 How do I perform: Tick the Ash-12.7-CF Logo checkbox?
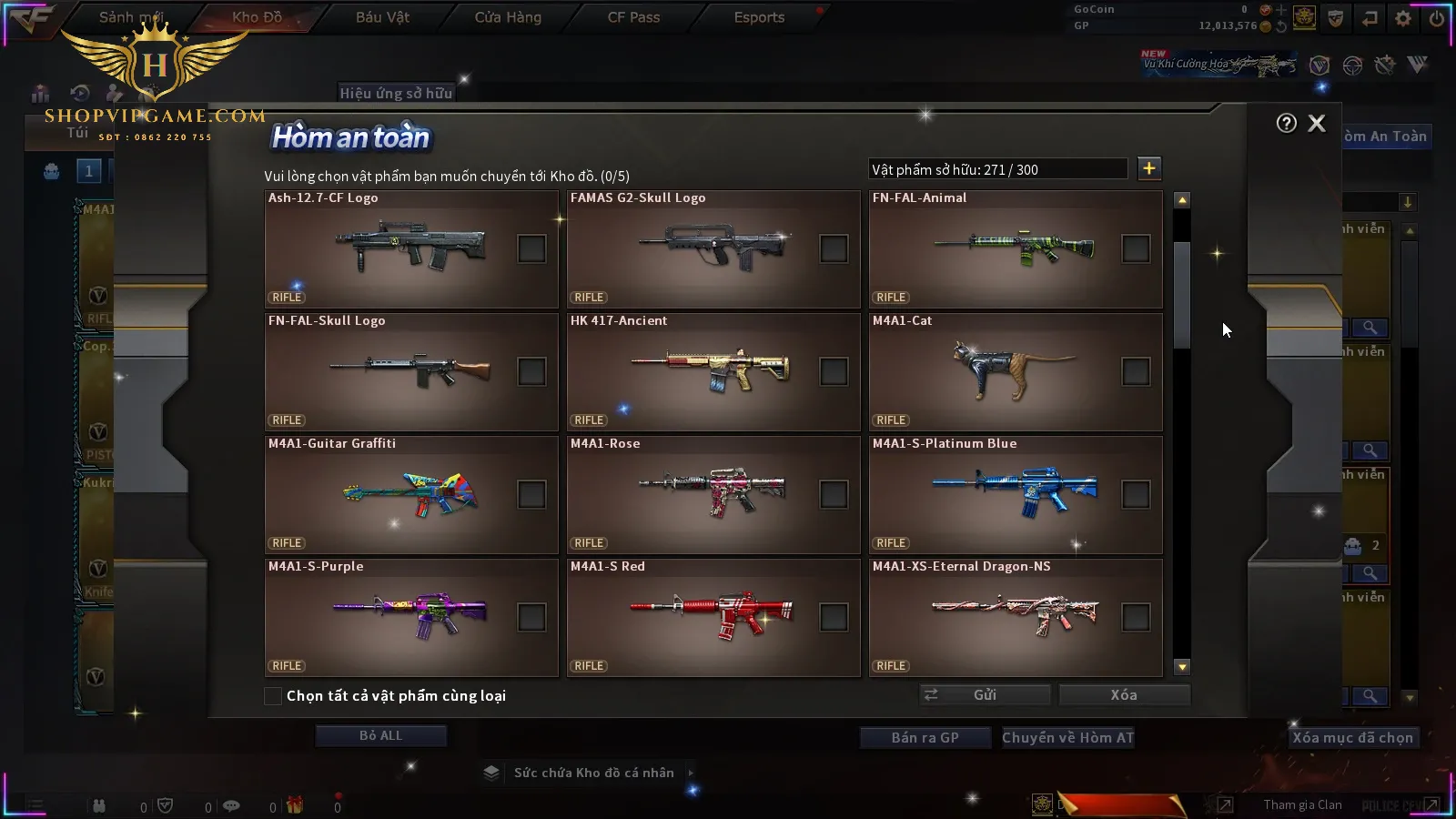pyautogui.click(x=531, y=248)
